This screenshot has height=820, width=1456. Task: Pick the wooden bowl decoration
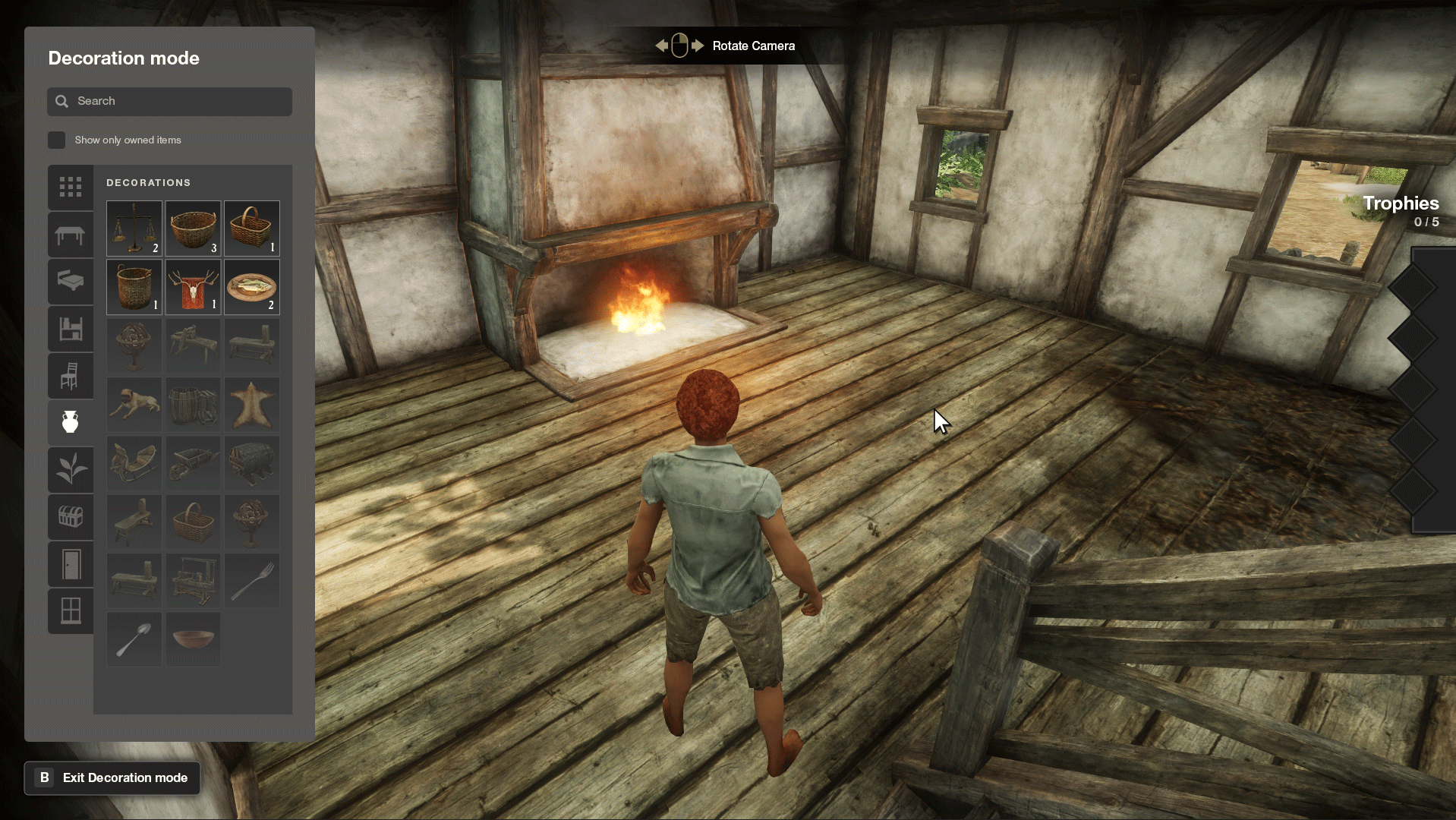(x=193, y=639)
